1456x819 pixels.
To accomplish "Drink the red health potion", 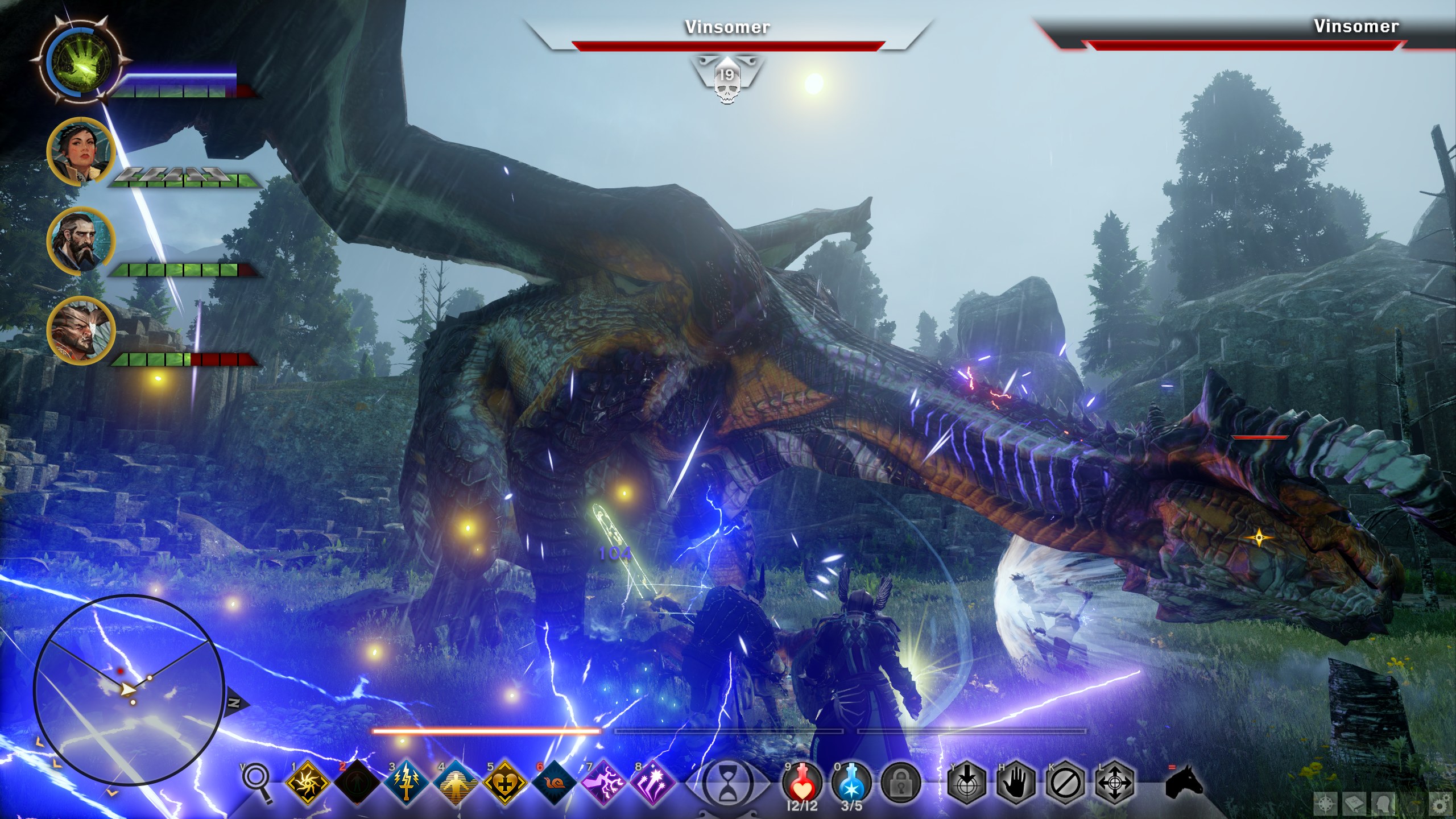I will coord(801,784).
